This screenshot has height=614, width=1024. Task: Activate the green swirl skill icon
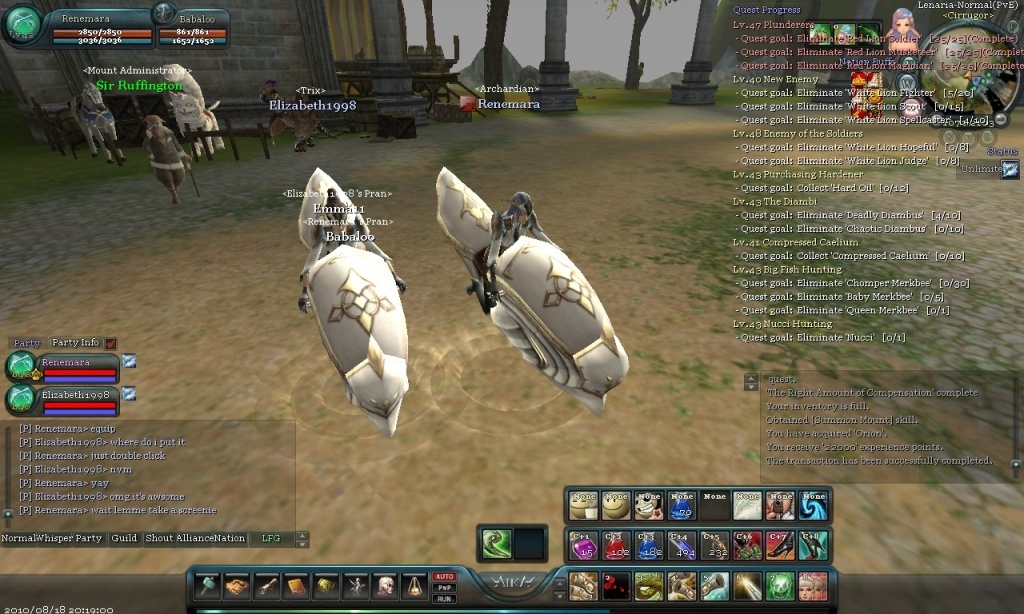click(496, 544)
